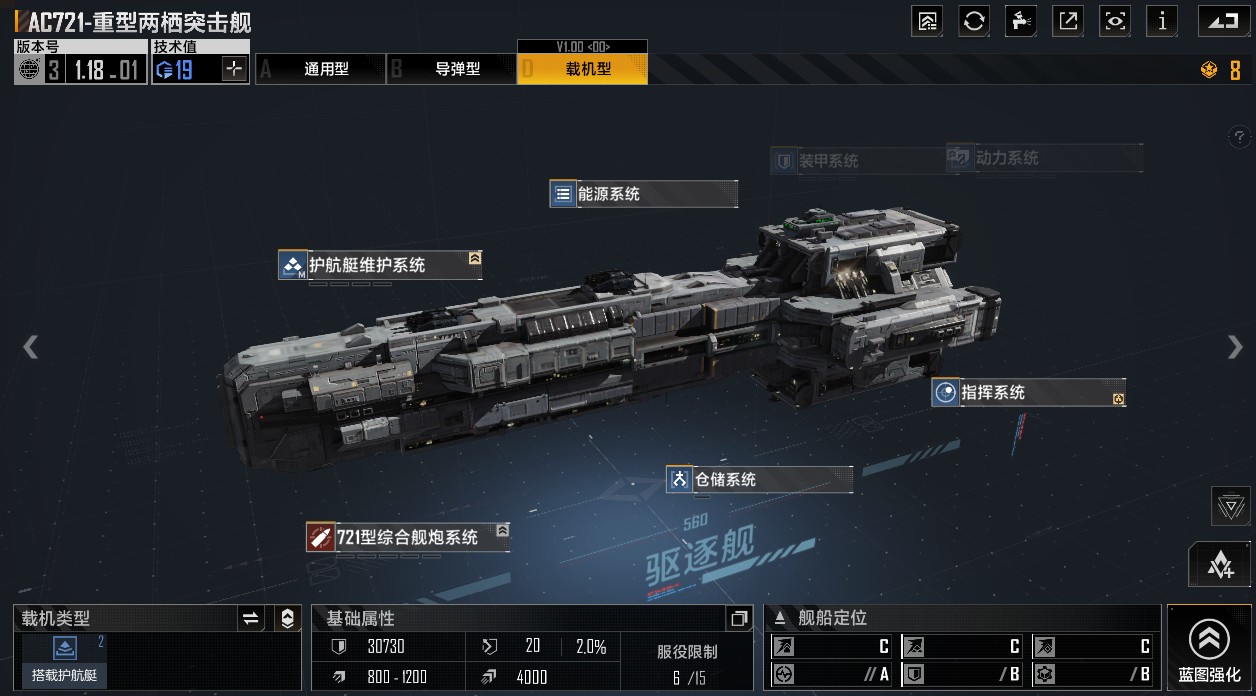View the previous ship with left arrow
Screen dimensions: 1256x696
tap(31, 347)
